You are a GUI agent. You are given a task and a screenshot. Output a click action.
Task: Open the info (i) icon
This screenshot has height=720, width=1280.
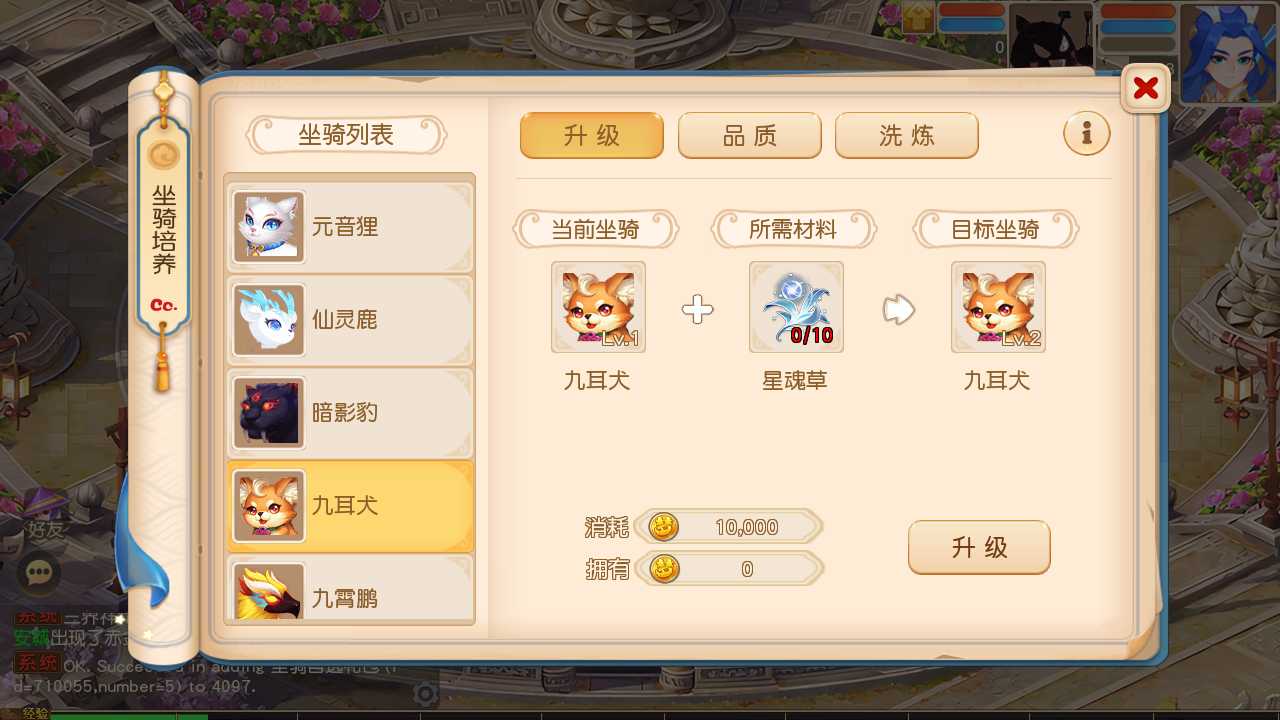coord(1086,133)
